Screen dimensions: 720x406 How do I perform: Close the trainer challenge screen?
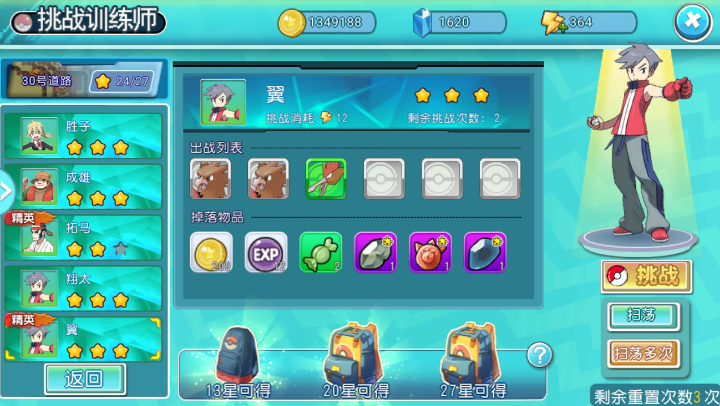pyautogui.click(x=692, y=22)
